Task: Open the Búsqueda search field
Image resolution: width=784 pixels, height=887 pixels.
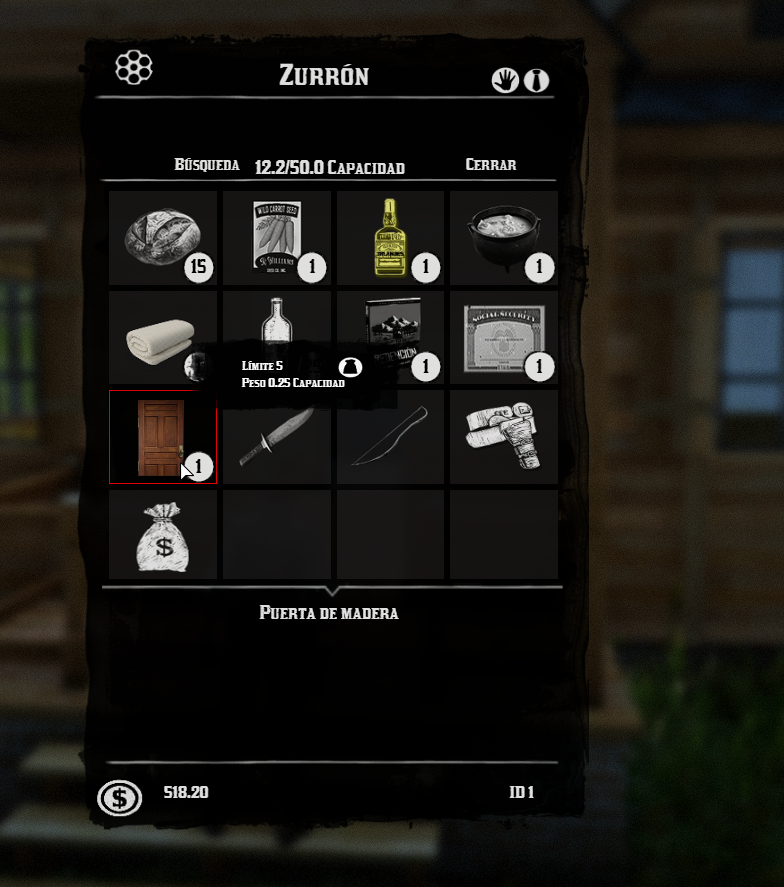Action: click(207, 165)
